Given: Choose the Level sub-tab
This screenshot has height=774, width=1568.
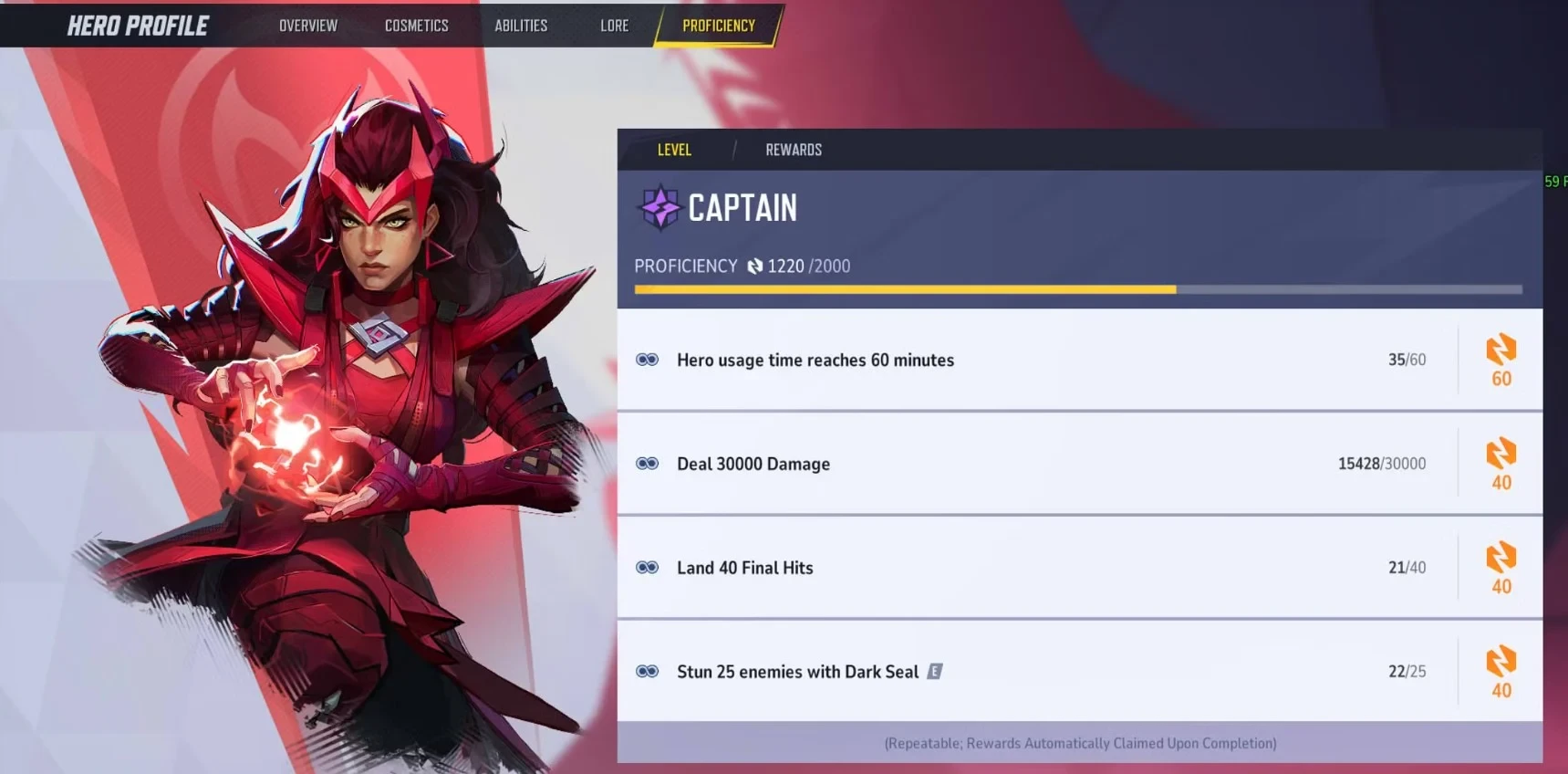Looking at the screenshot, I should [x=674, y=150].
